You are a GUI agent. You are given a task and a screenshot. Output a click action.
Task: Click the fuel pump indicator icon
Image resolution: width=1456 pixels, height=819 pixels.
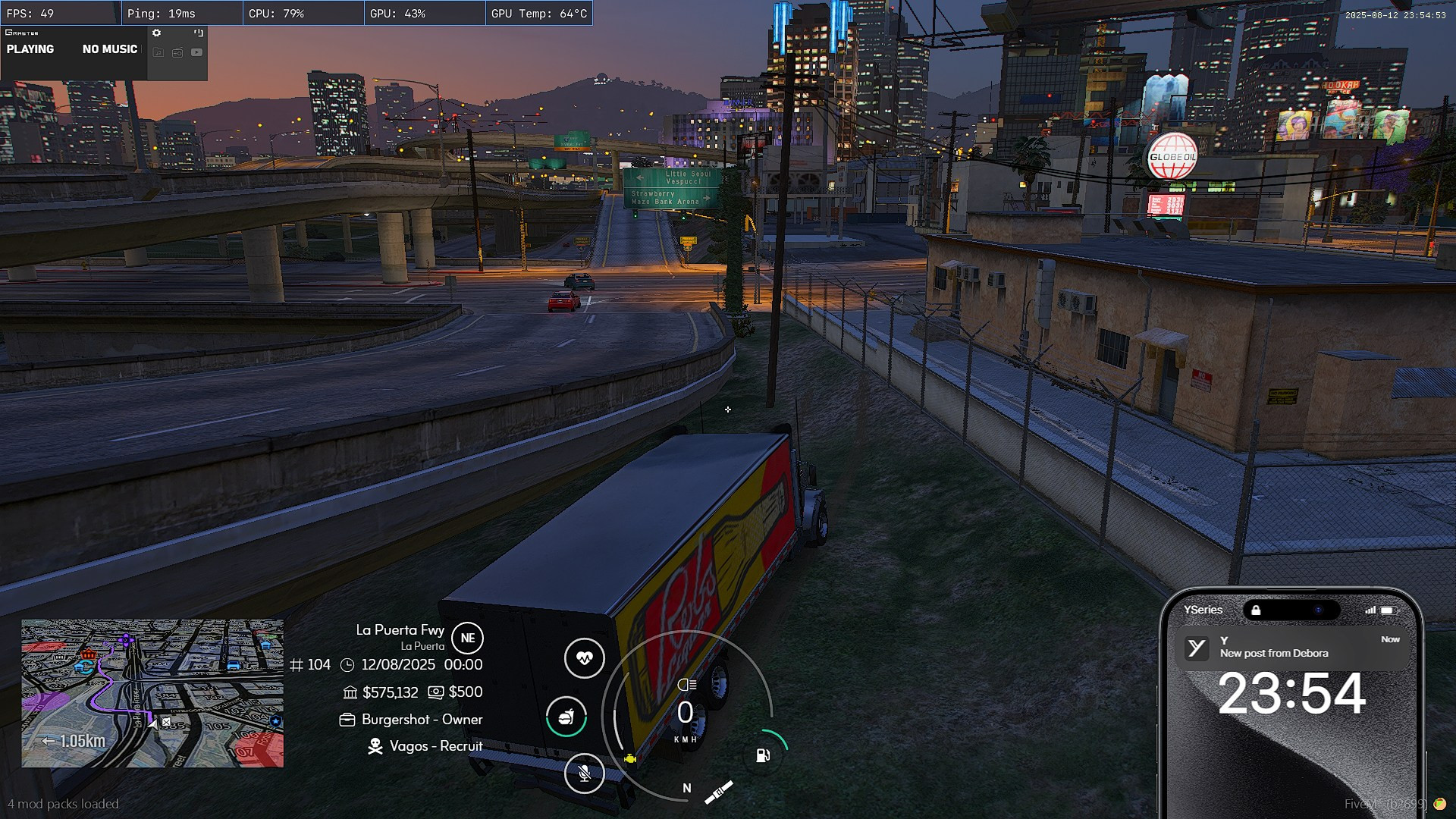coord(763,755)
